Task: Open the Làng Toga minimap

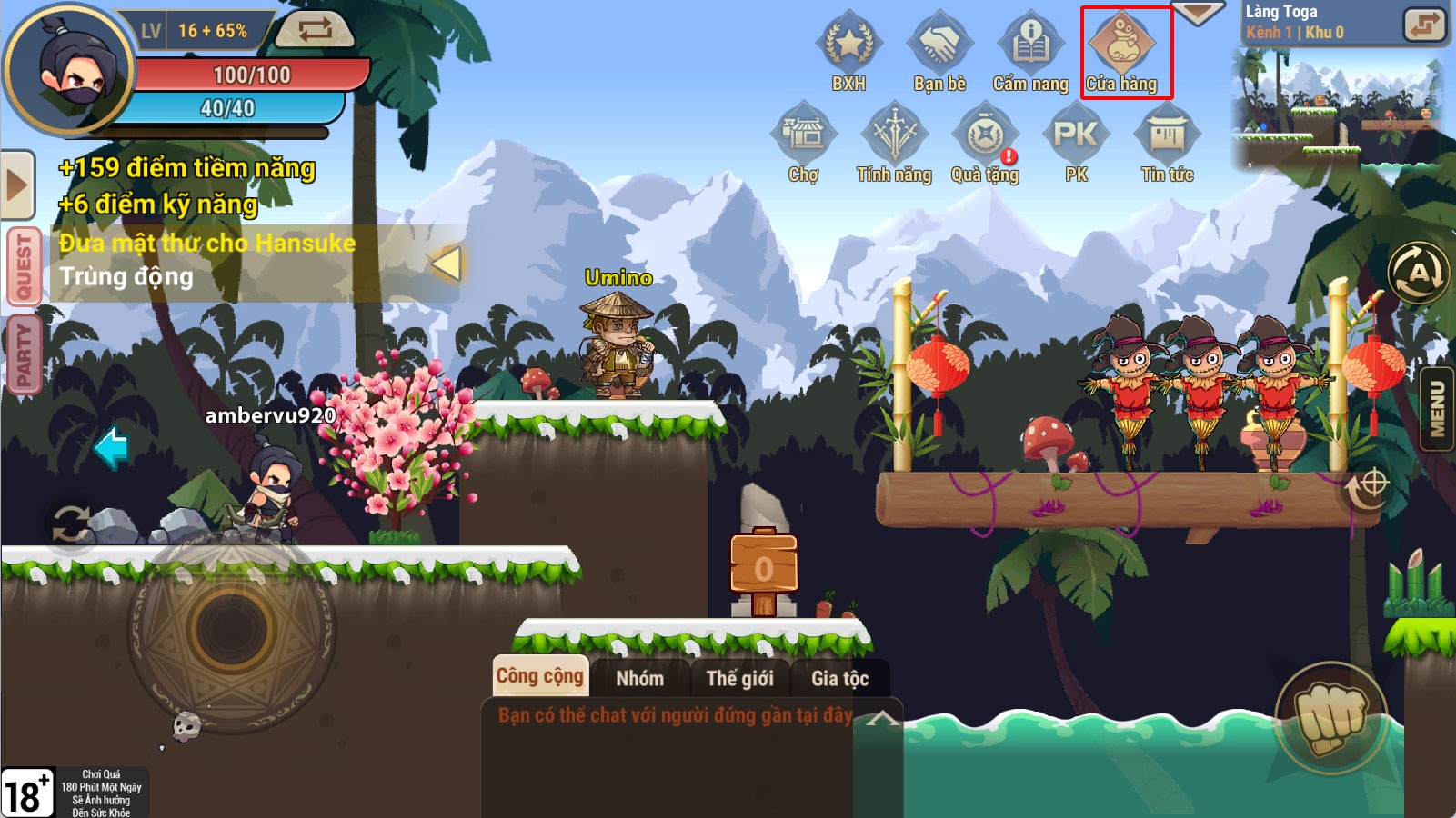Action: [x=1339, y=109]
